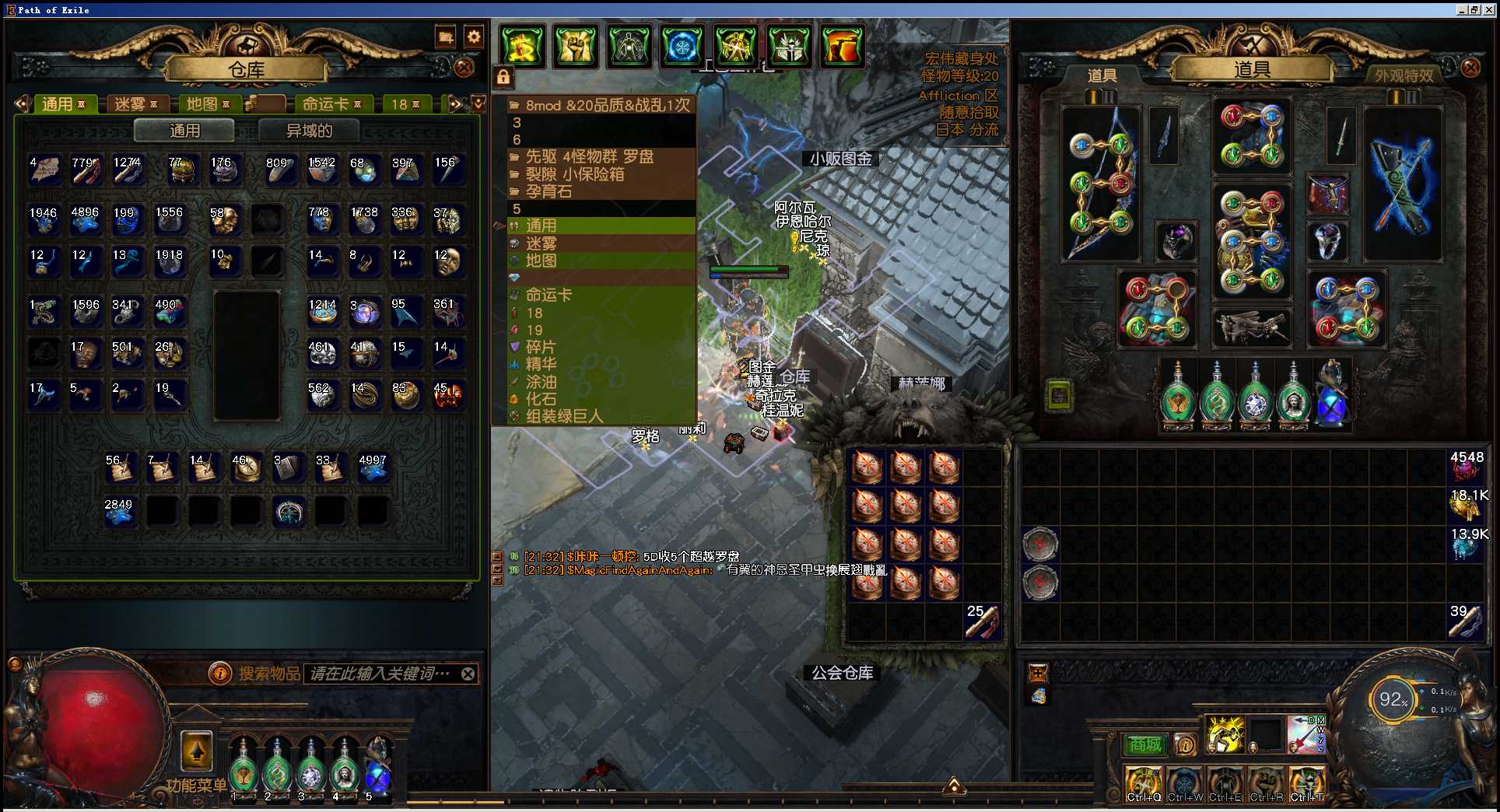Select the 通用 currency sub-tab
The height and width of the screenshot is (812, 1500).
(x=184, y=131)
